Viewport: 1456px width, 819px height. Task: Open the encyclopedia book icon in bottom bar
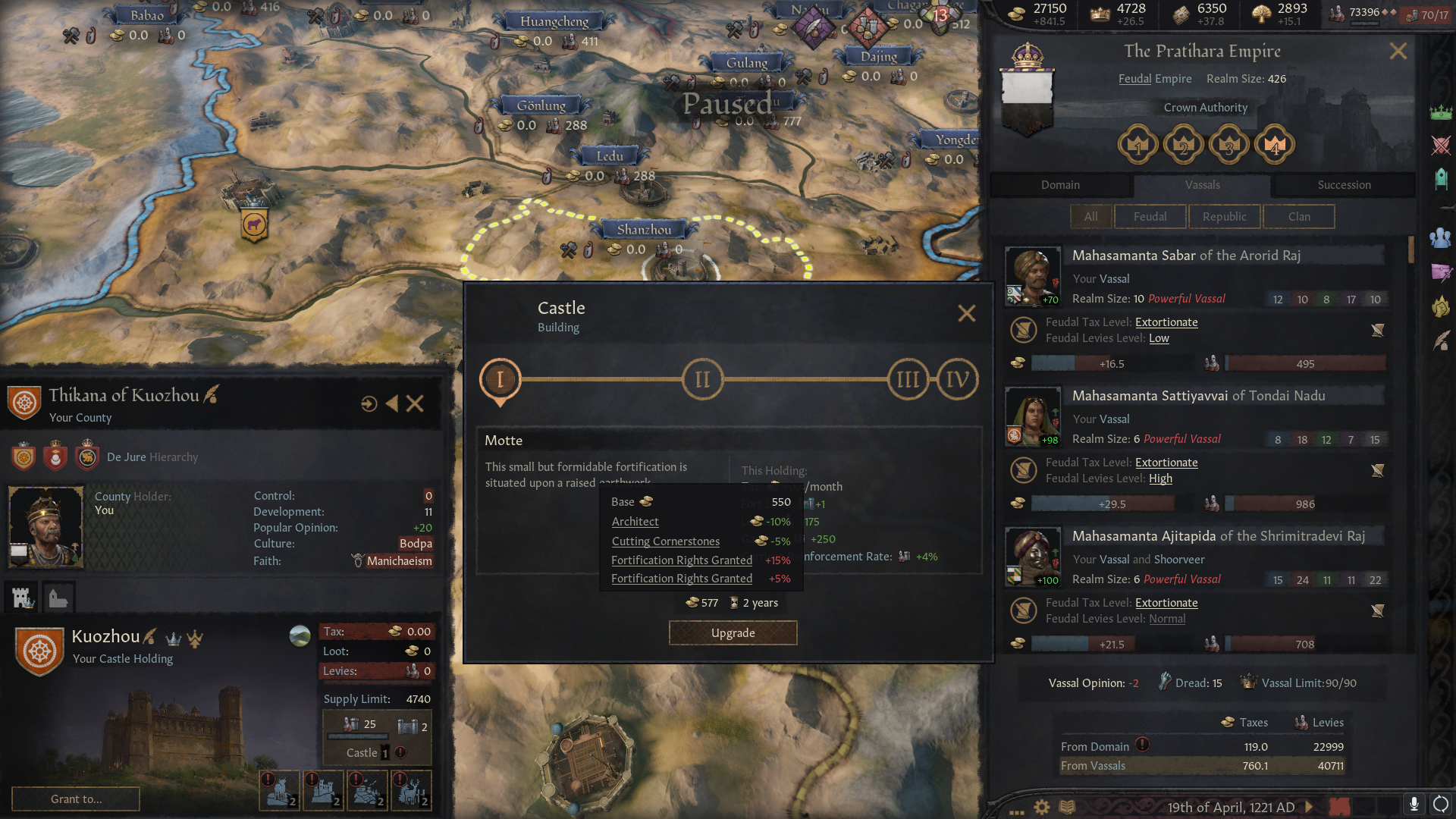(1068, 808)
